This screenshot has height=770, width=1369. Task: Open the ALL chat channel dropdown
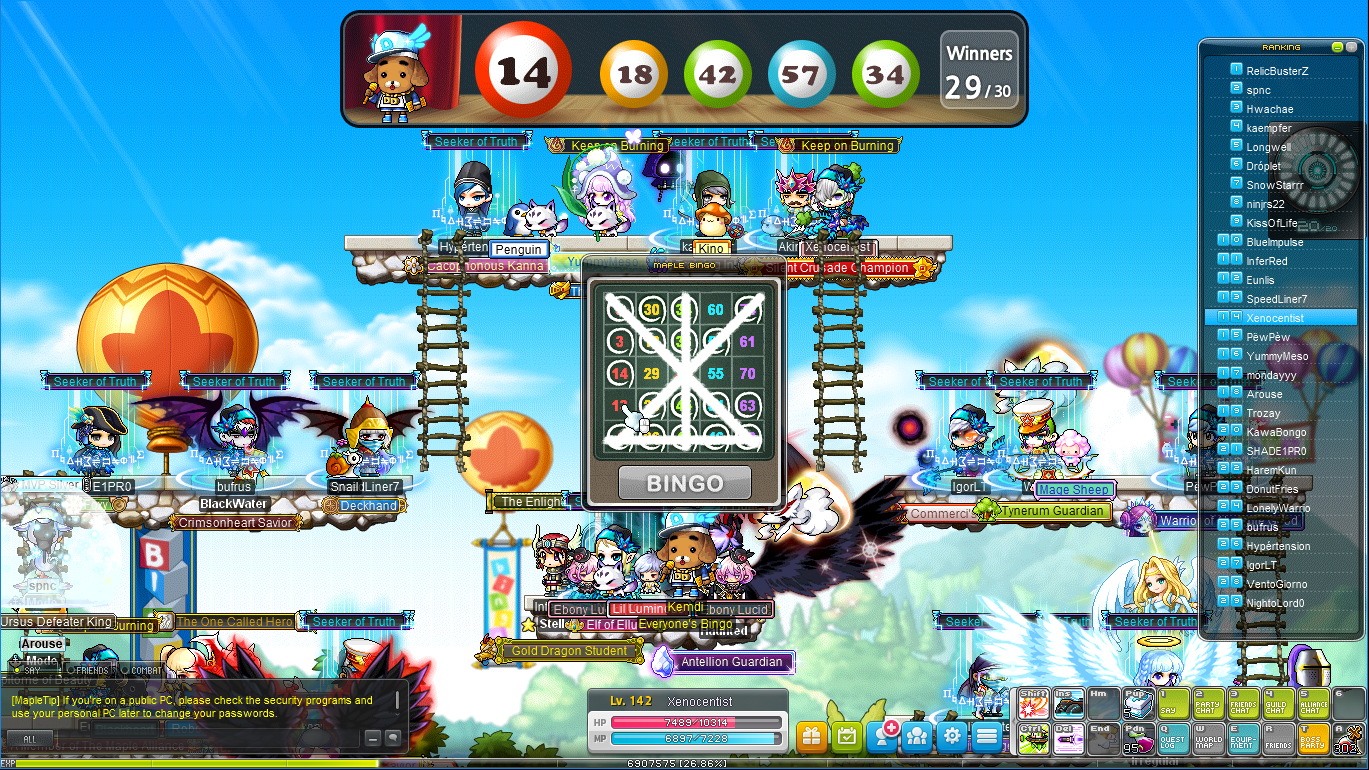click(30, 739)
